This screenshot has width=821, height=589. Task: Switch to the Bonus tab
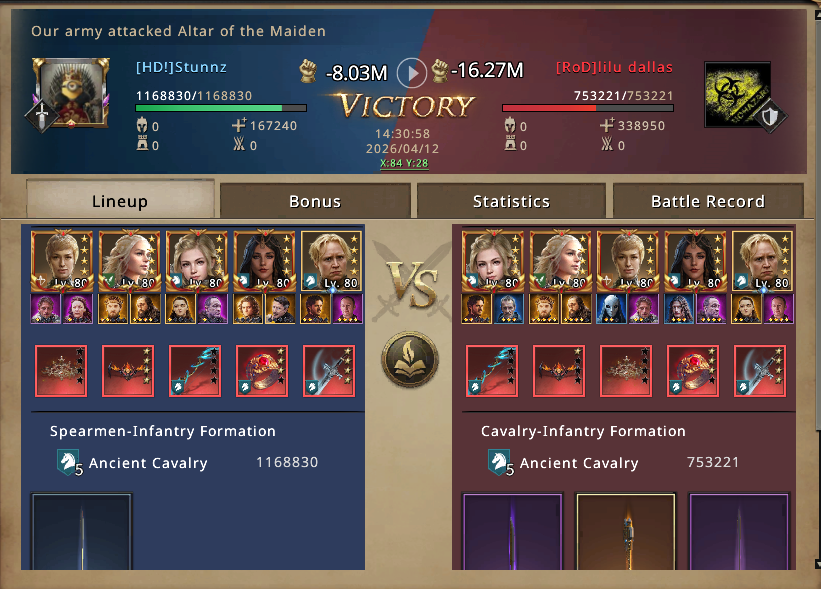click(315, 201)
